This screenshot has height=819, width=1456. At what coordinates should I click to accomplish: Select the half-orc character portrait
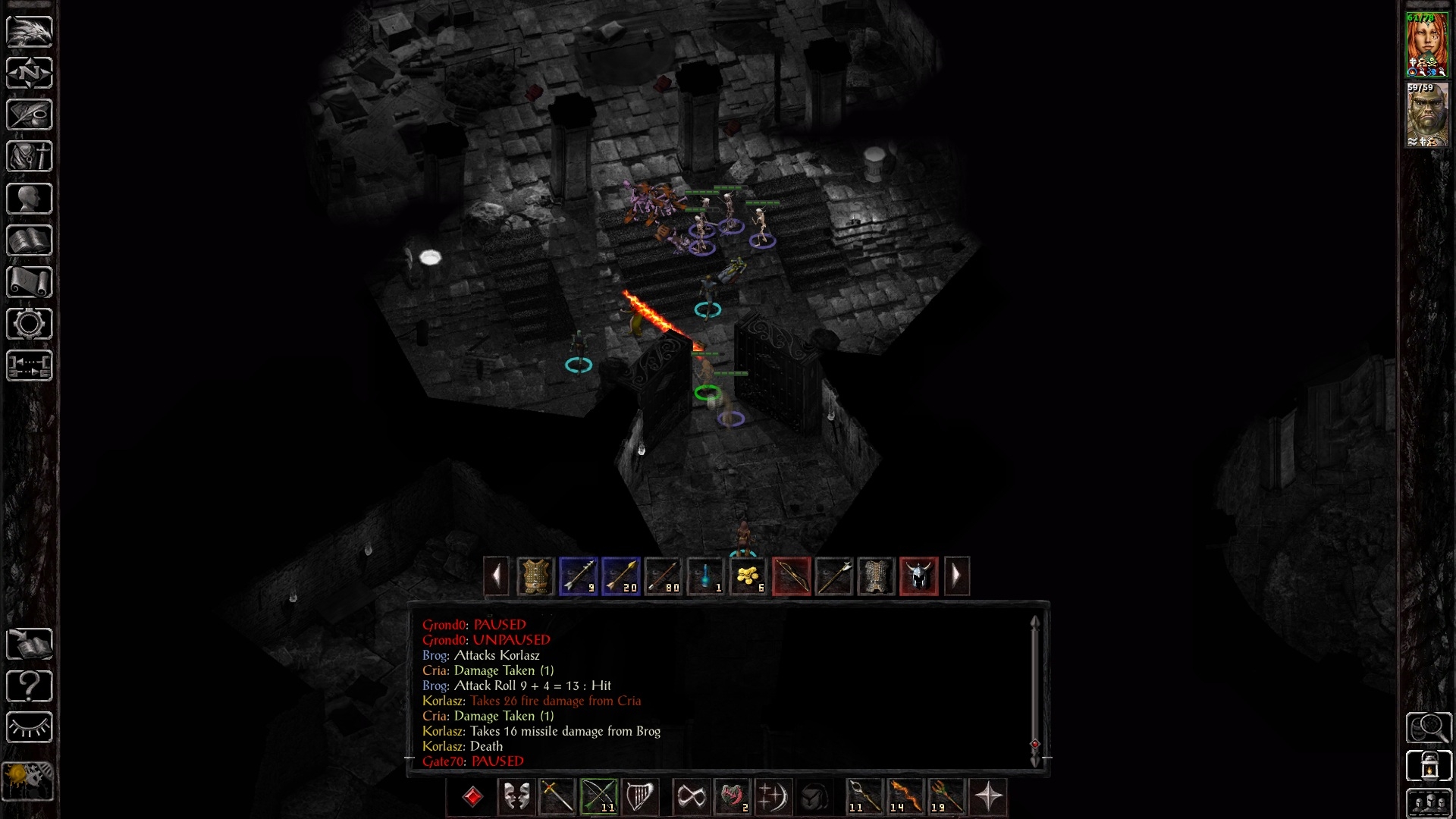pos(1426,115)
